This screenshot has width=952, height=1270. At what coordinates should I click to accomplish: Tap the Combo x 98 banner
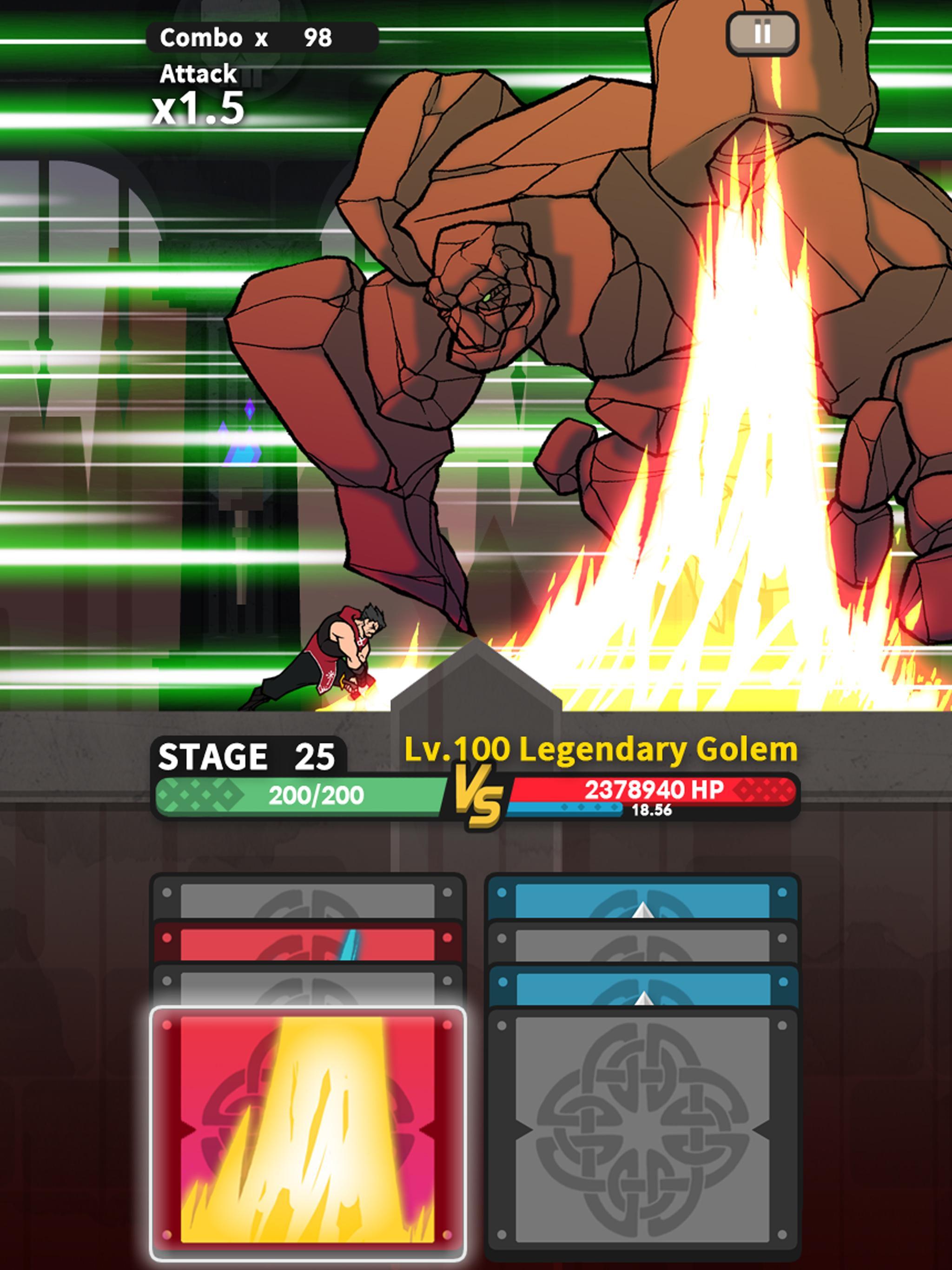(x=247, y=37)
